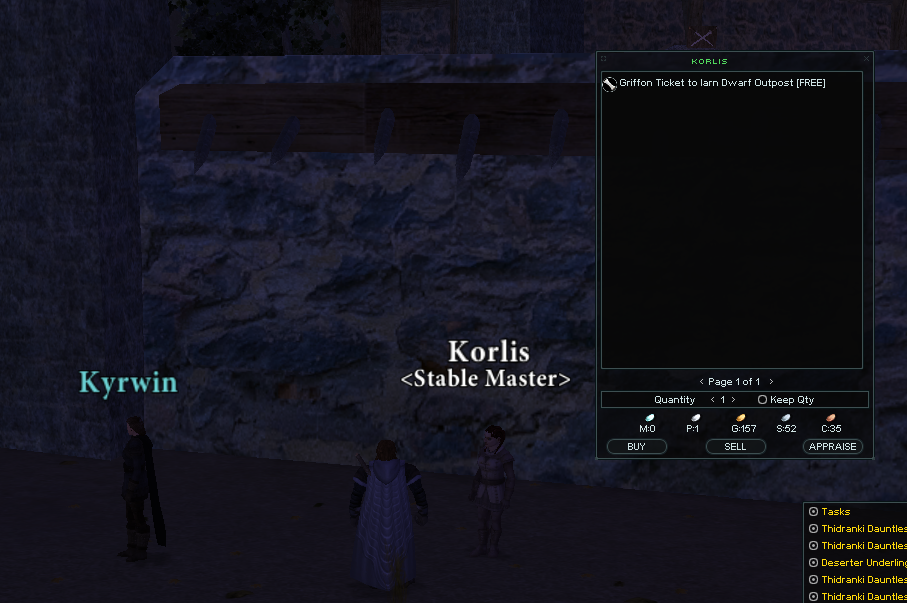The image size is (907, 603).
Task: Increase the purchase quantity with right arrow
Action: click(734, 400)
